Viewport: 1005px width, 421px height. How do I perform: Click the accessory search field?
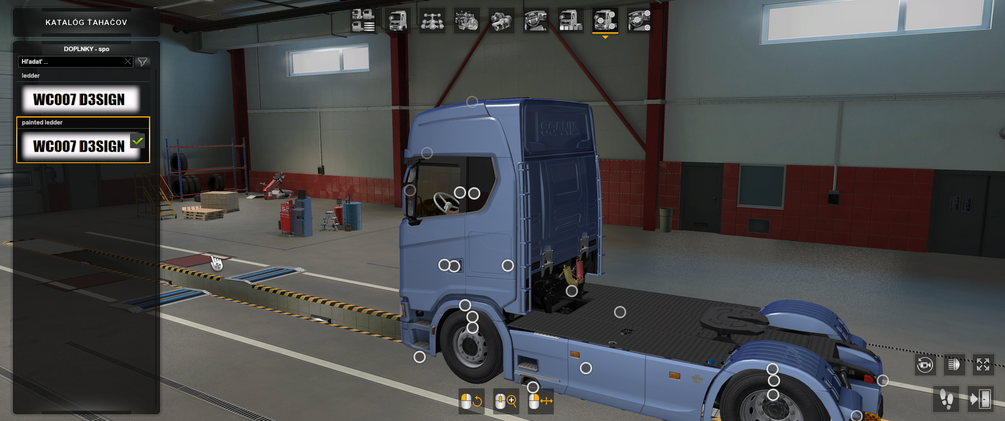[x=70, y=62]
